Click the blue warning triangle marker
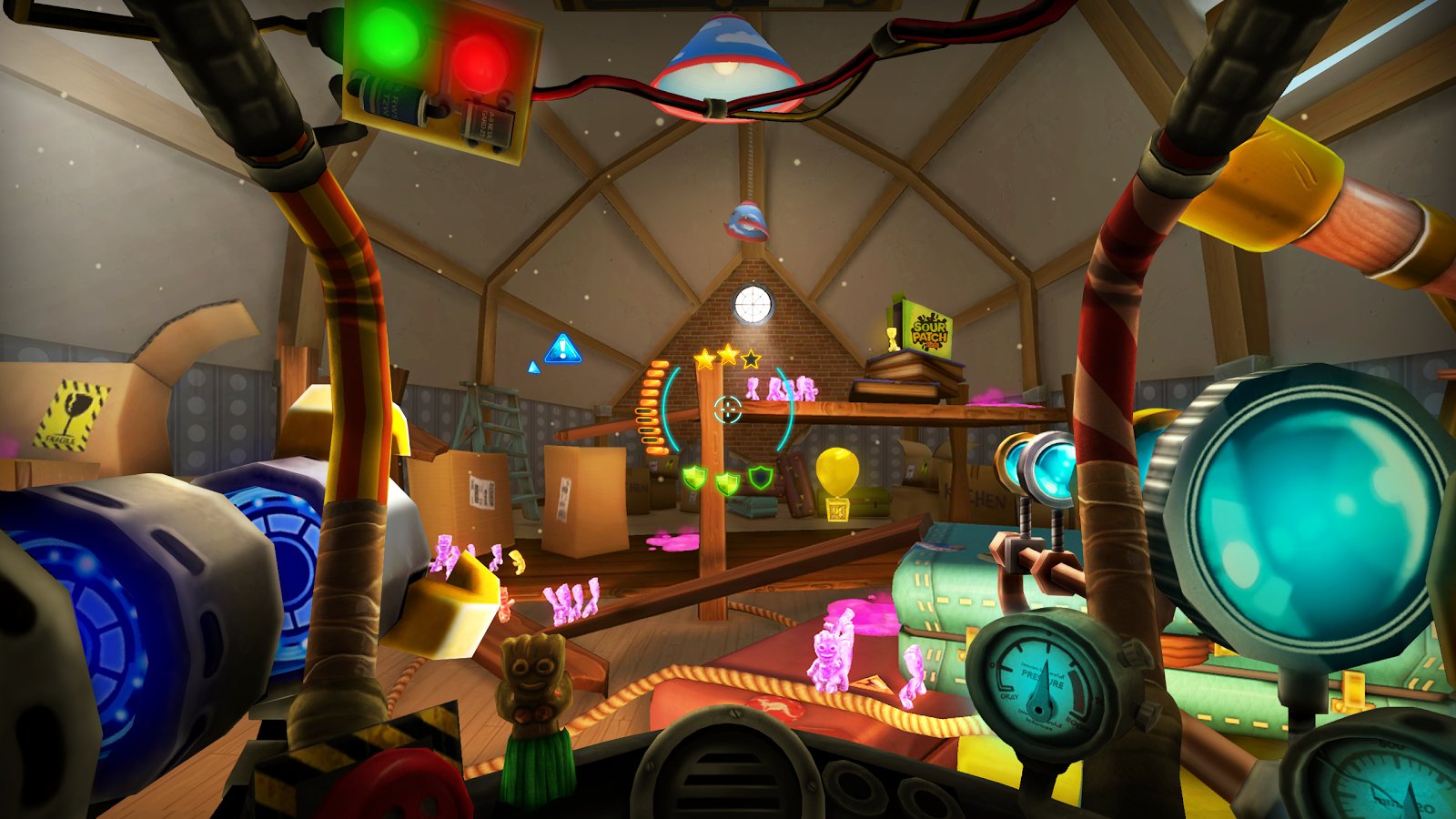The height and width of the screenshot is (819, 1456). pos(562,349)
